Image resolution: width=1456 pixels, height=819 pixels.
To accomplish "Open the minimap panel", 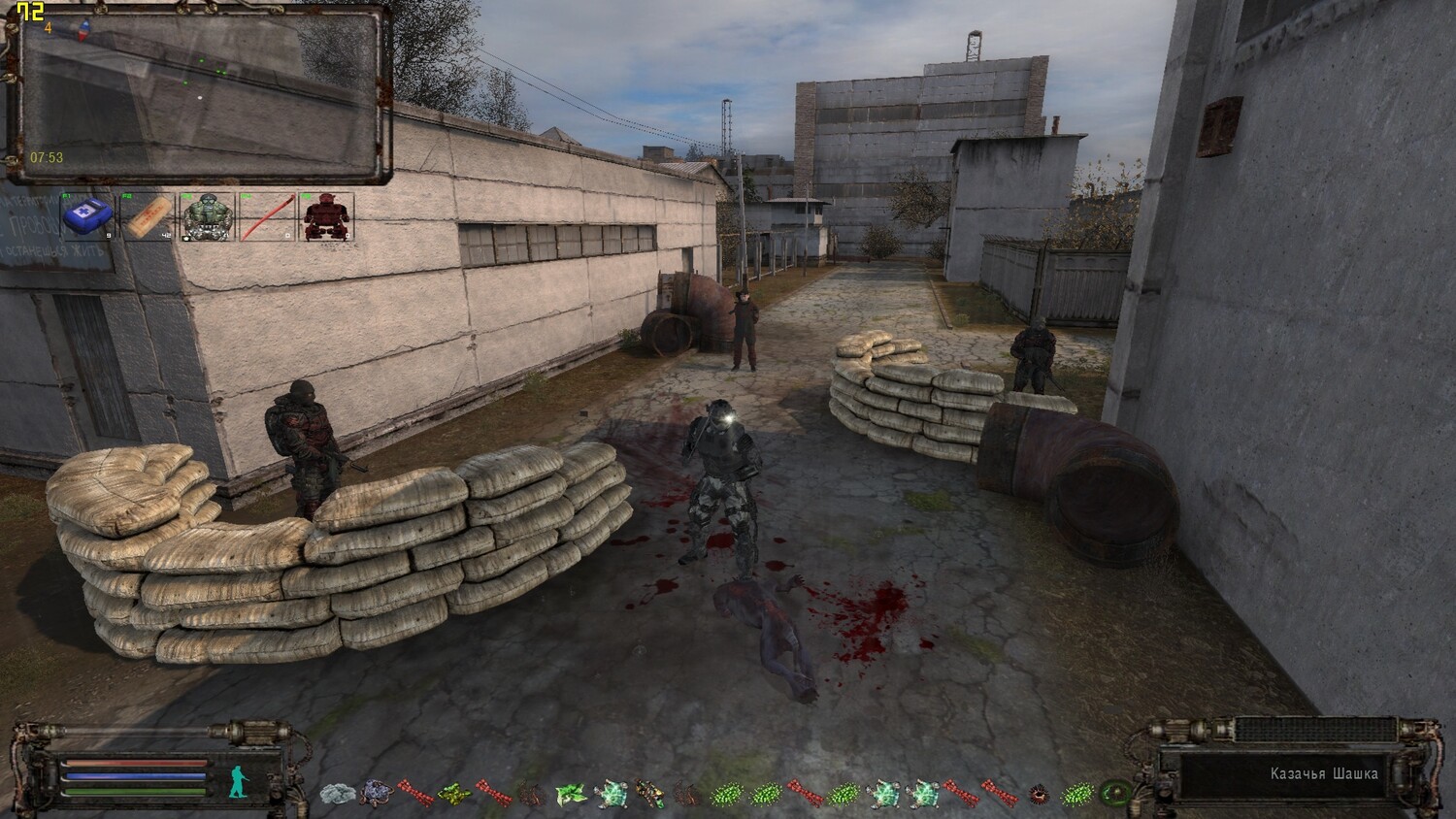I will (199, 94).
